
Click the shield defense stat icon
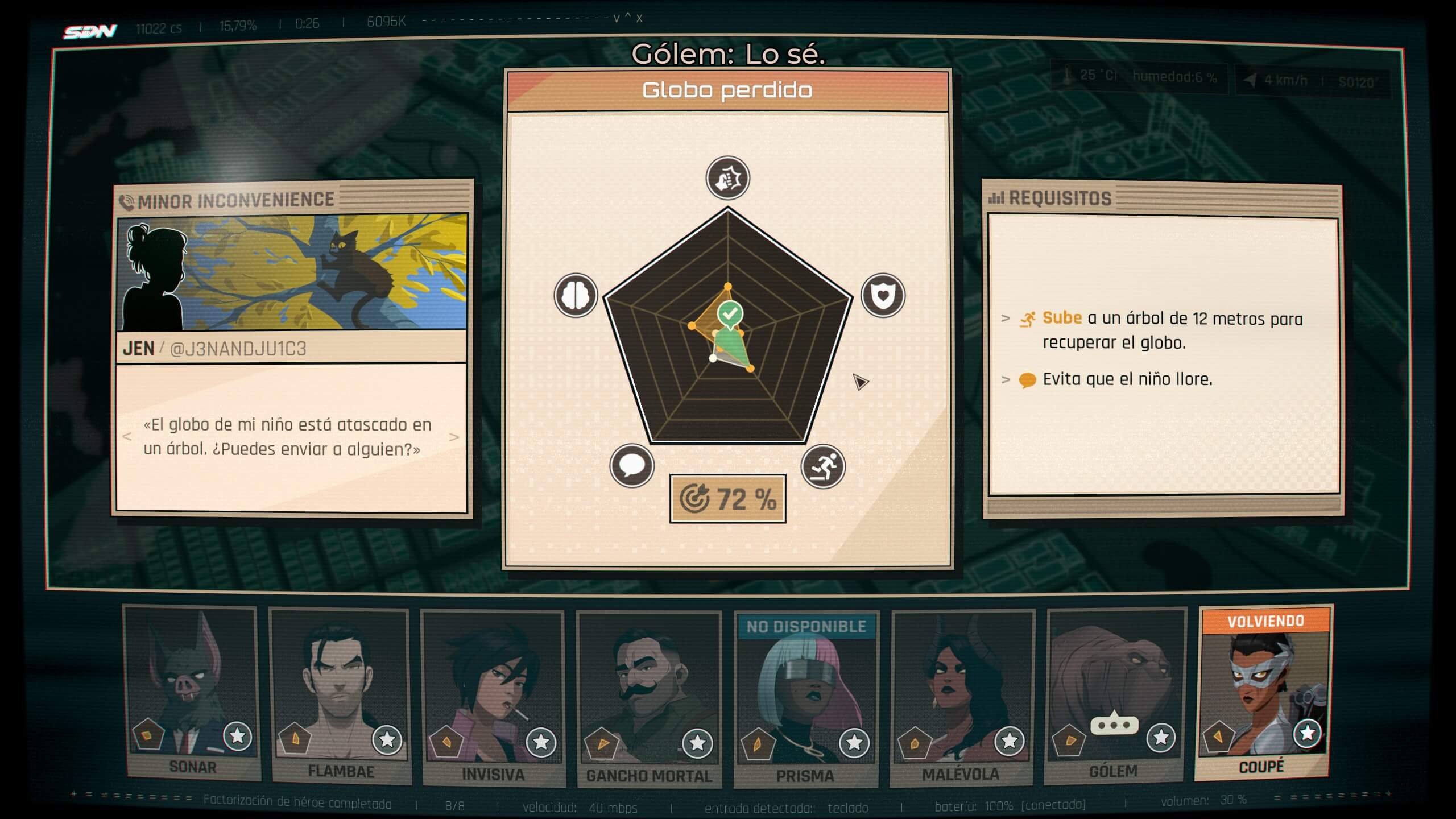click(x=883, y=296)
